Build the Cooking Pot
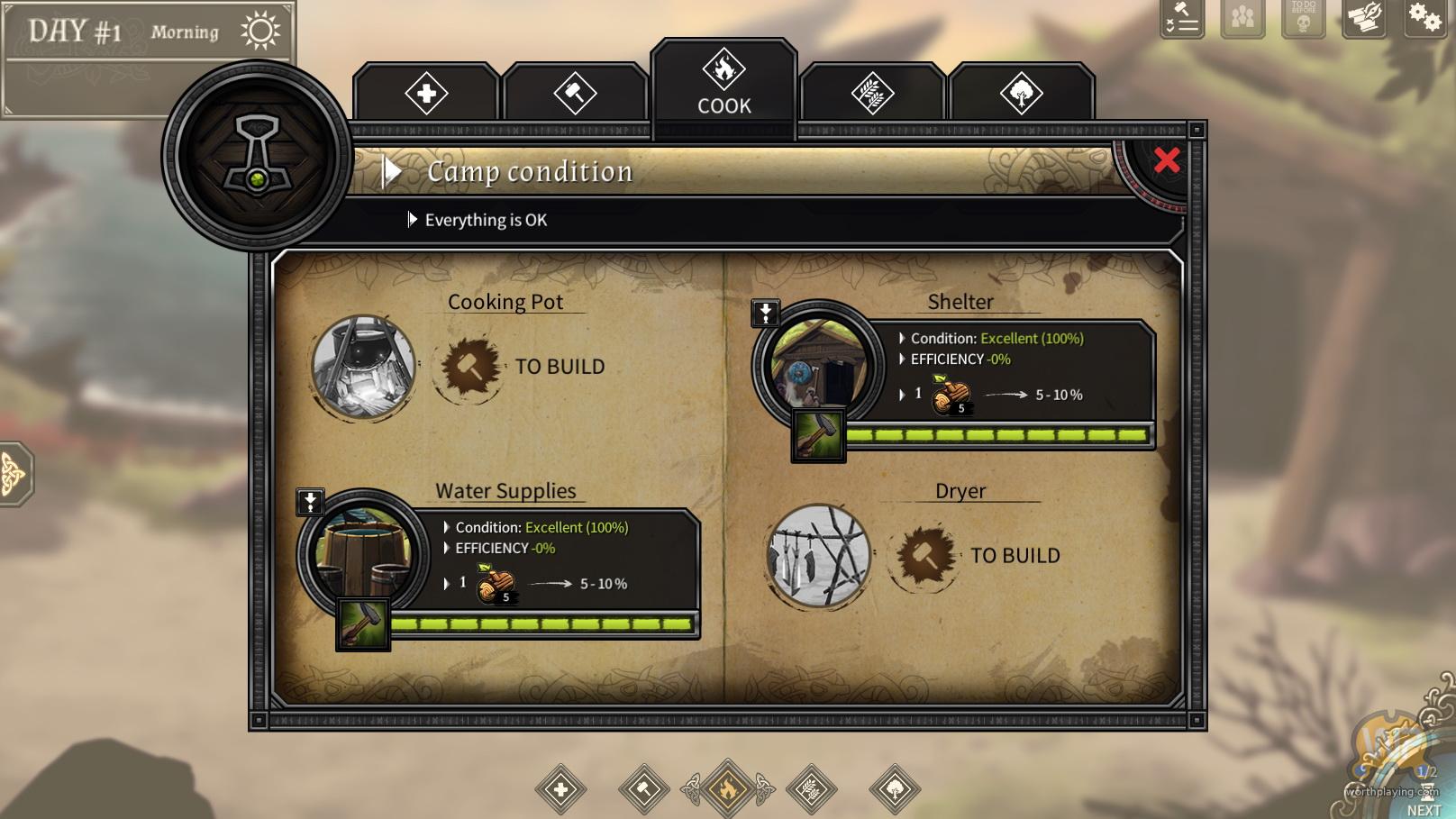 click(469, 367)
